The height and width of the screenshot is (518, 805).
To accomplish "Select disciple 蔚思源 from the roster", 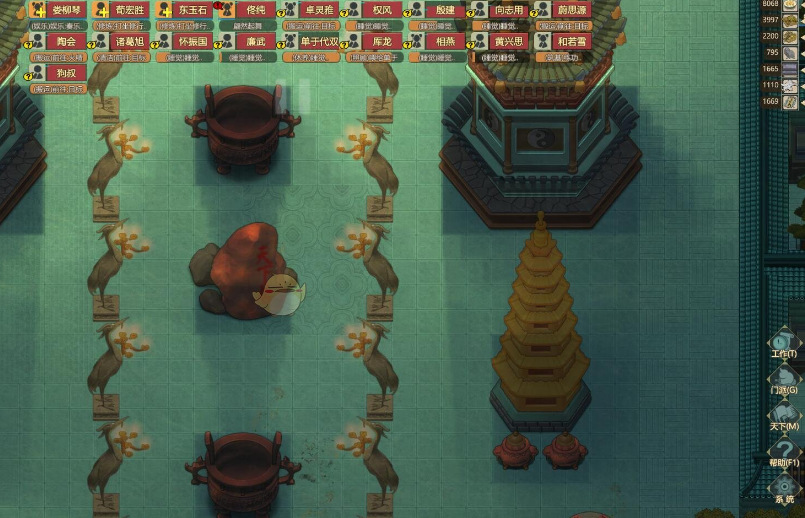I will (572, 10).
